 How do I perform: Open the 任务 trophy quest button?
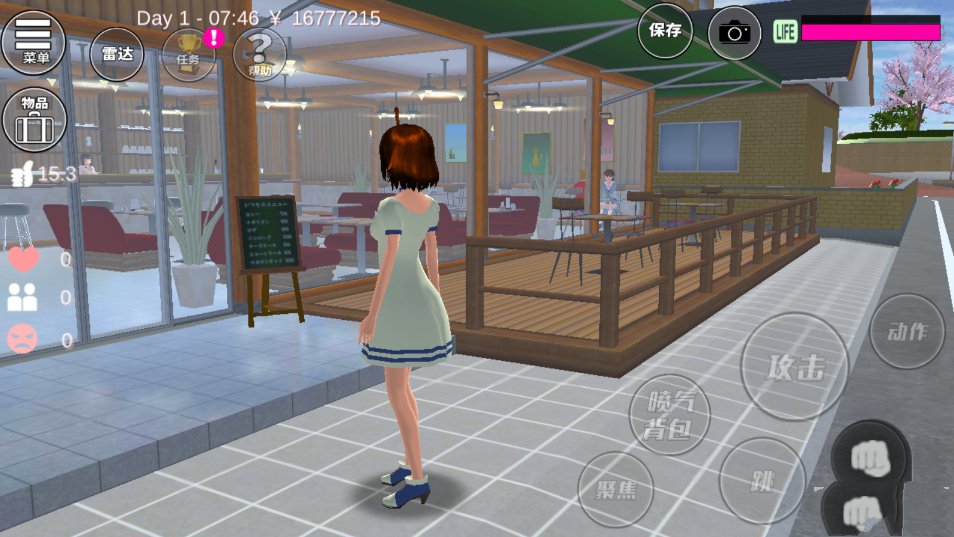188,53
